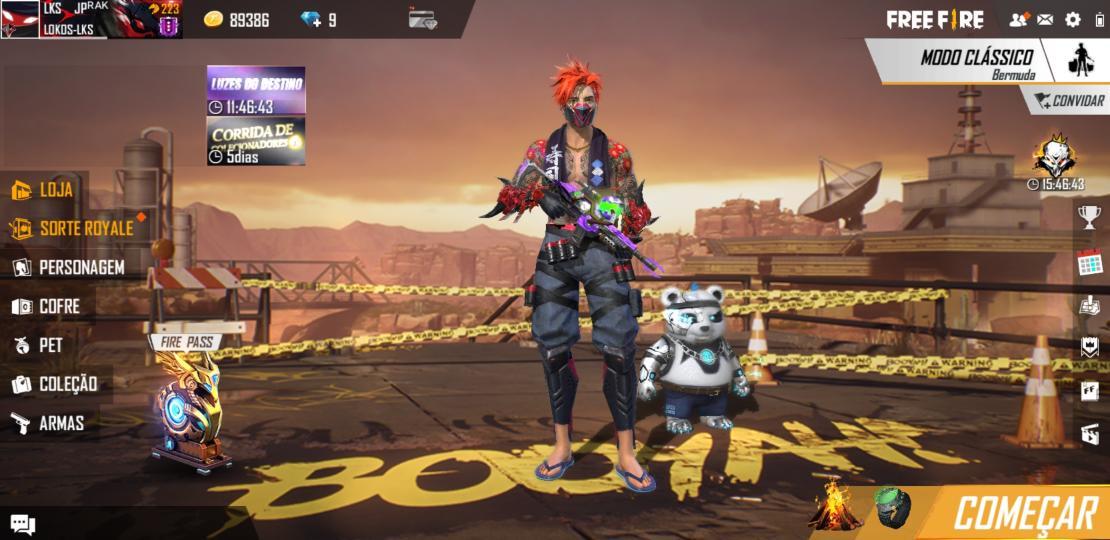The width and height of the screenshot is (1110, 540).
Task: Invite a friend with the CONVIDAR button
Action: 1069,100
